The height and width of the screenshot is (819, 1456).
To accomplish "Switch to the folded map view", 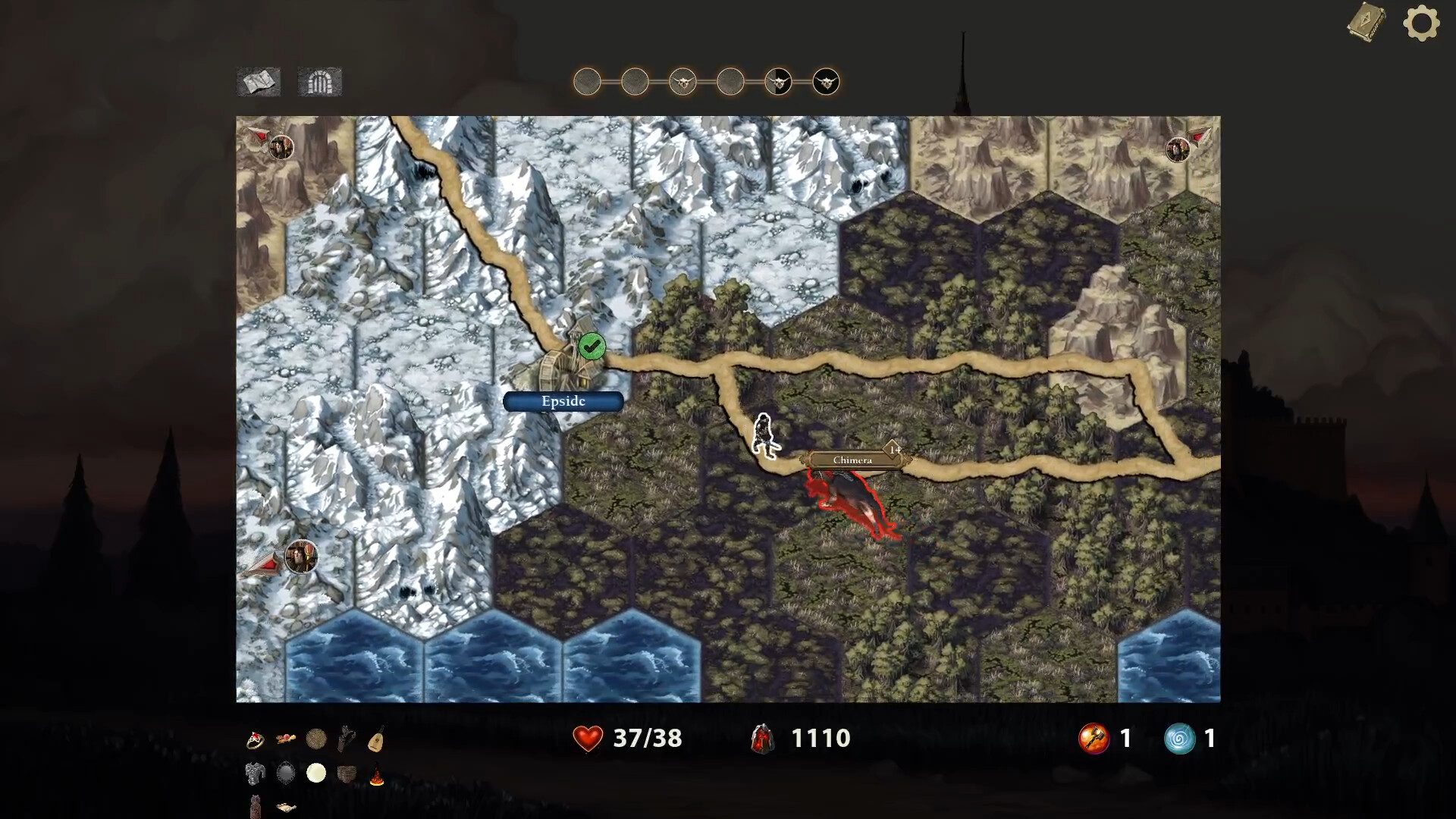I will coord(259,82).
